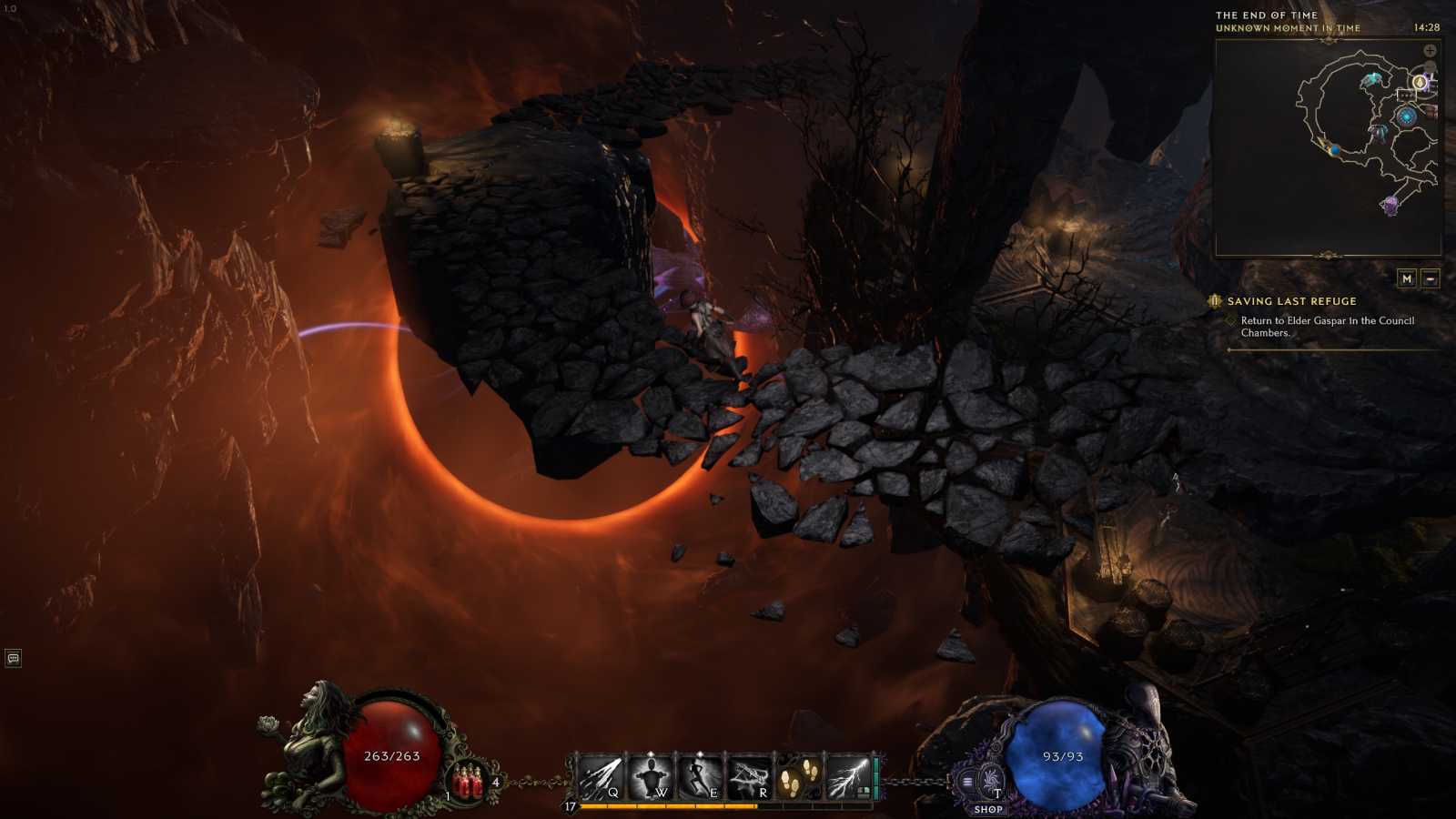The height and width of the screenshot is (819, 1456).
Task: Open the Shop button near mana orb
Action: coord(988,809)
